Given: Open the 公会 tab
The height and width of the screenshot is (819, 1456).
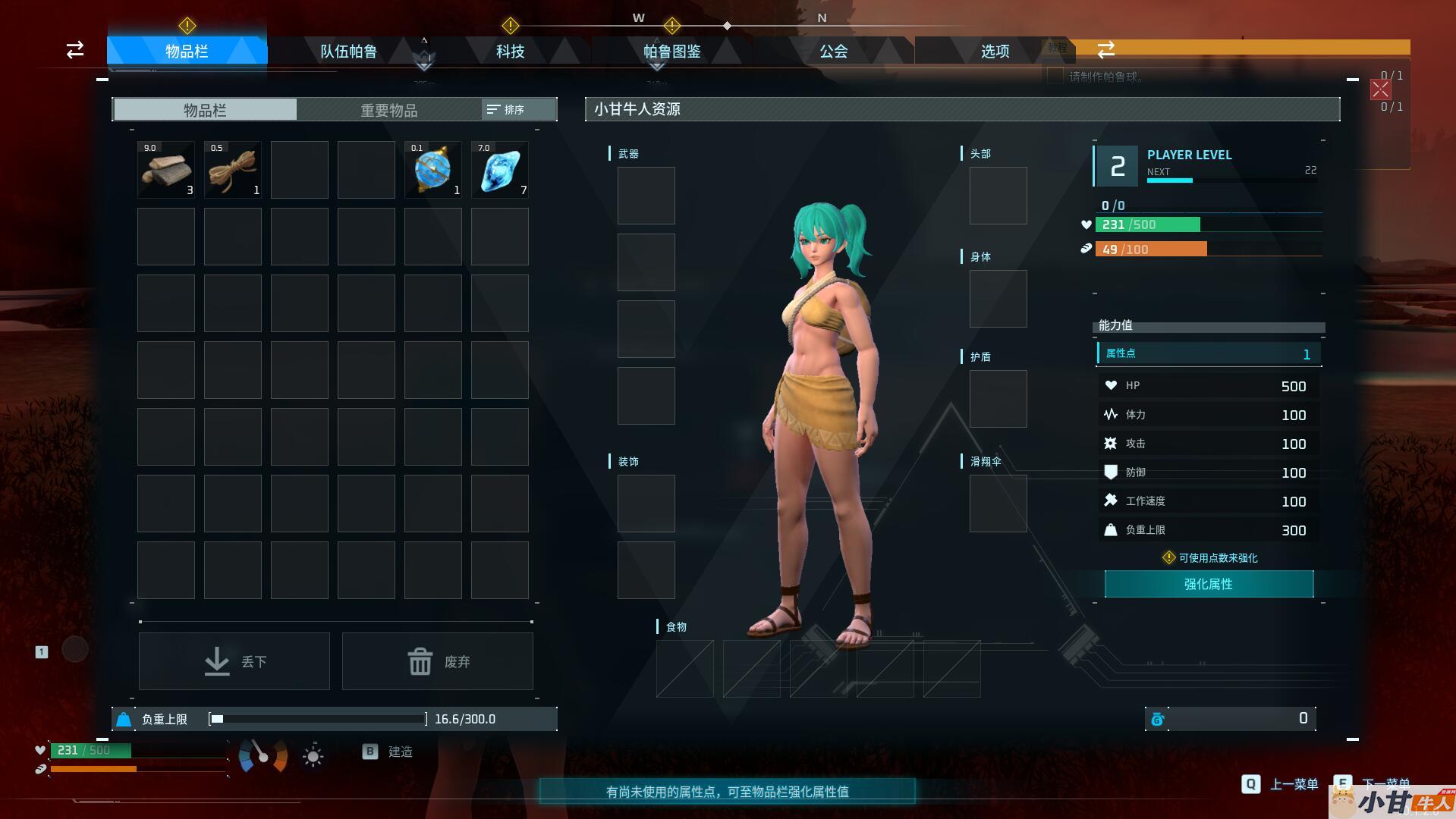Looking at the screenshot, I should [x=833, y=52].
